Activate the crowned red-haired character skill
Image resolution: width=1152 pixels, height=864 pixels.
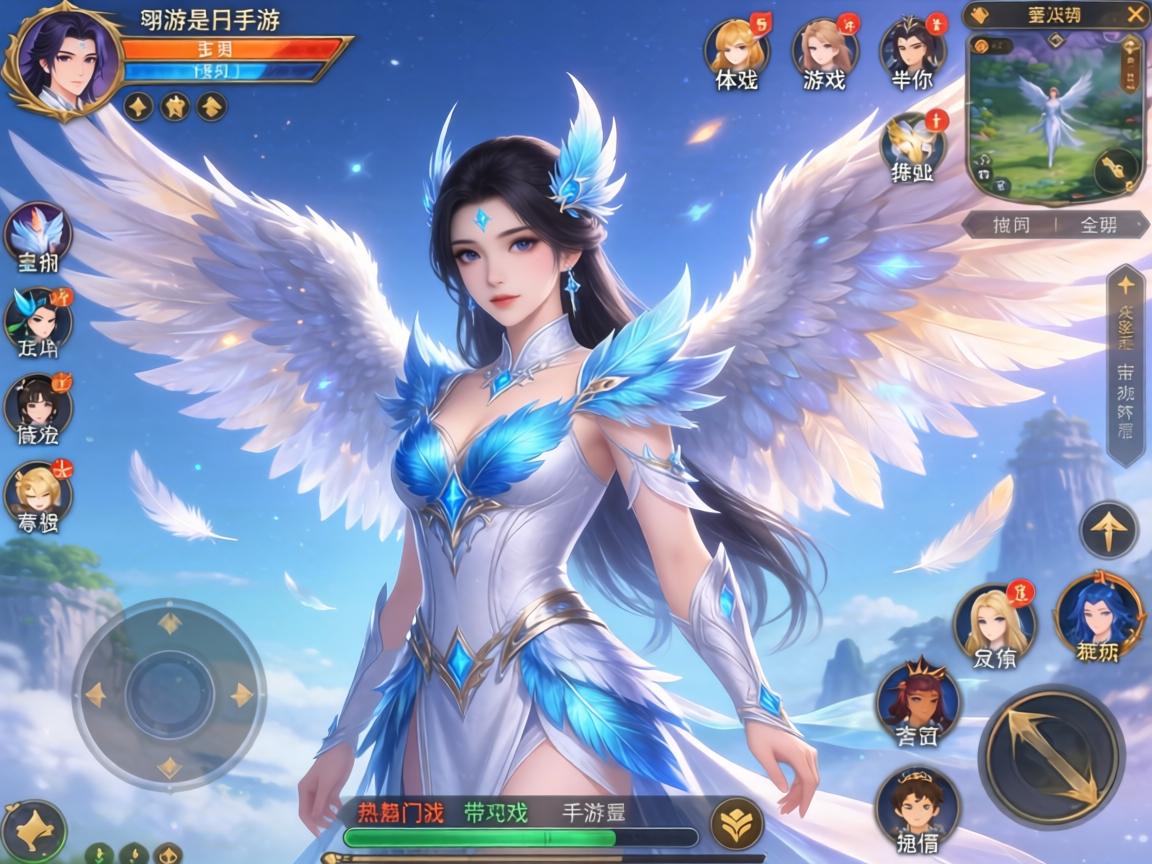tap(918, 700)
